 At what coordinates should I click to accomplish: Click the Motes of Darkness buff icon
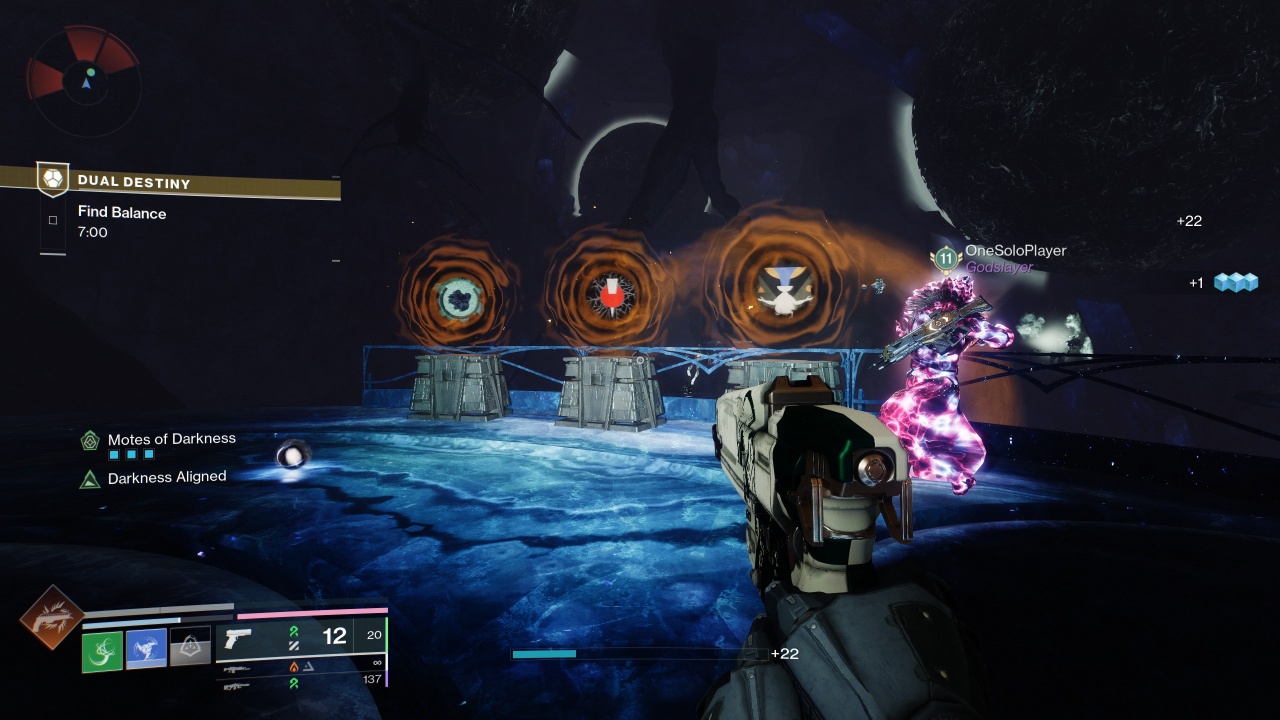[x=90, y=440]
